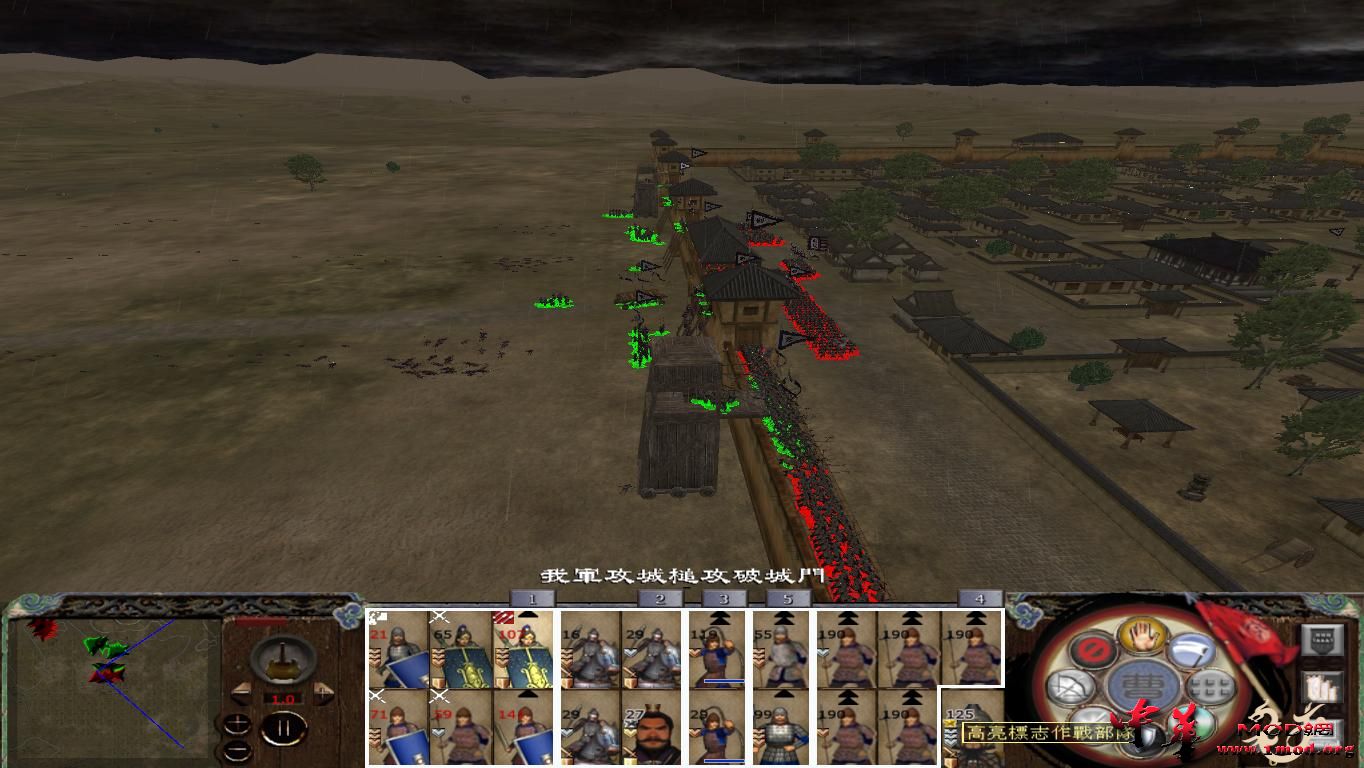Pause the battle with the pause button

coord(283,728)
